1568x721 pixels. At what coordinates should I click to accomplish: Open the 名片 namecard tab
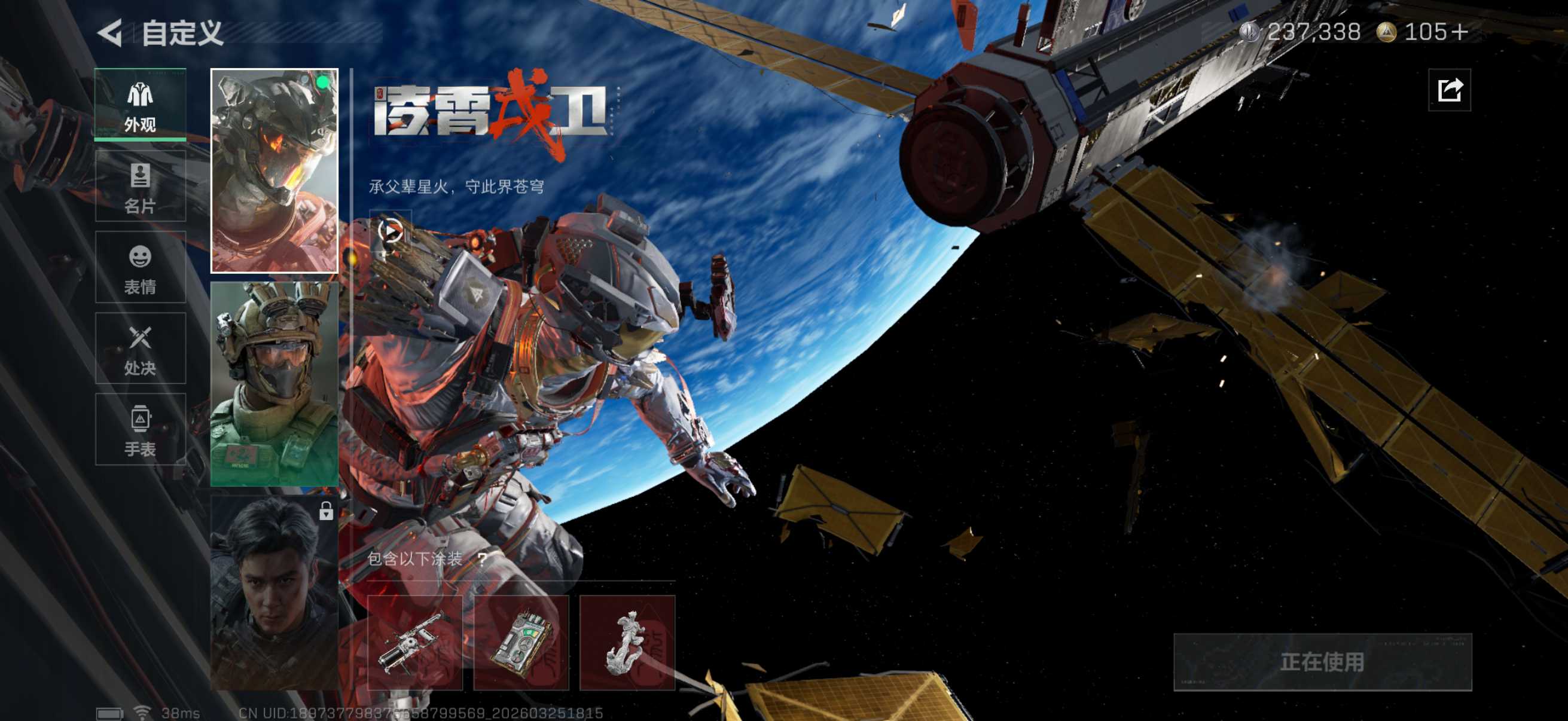tap(141, 186)
